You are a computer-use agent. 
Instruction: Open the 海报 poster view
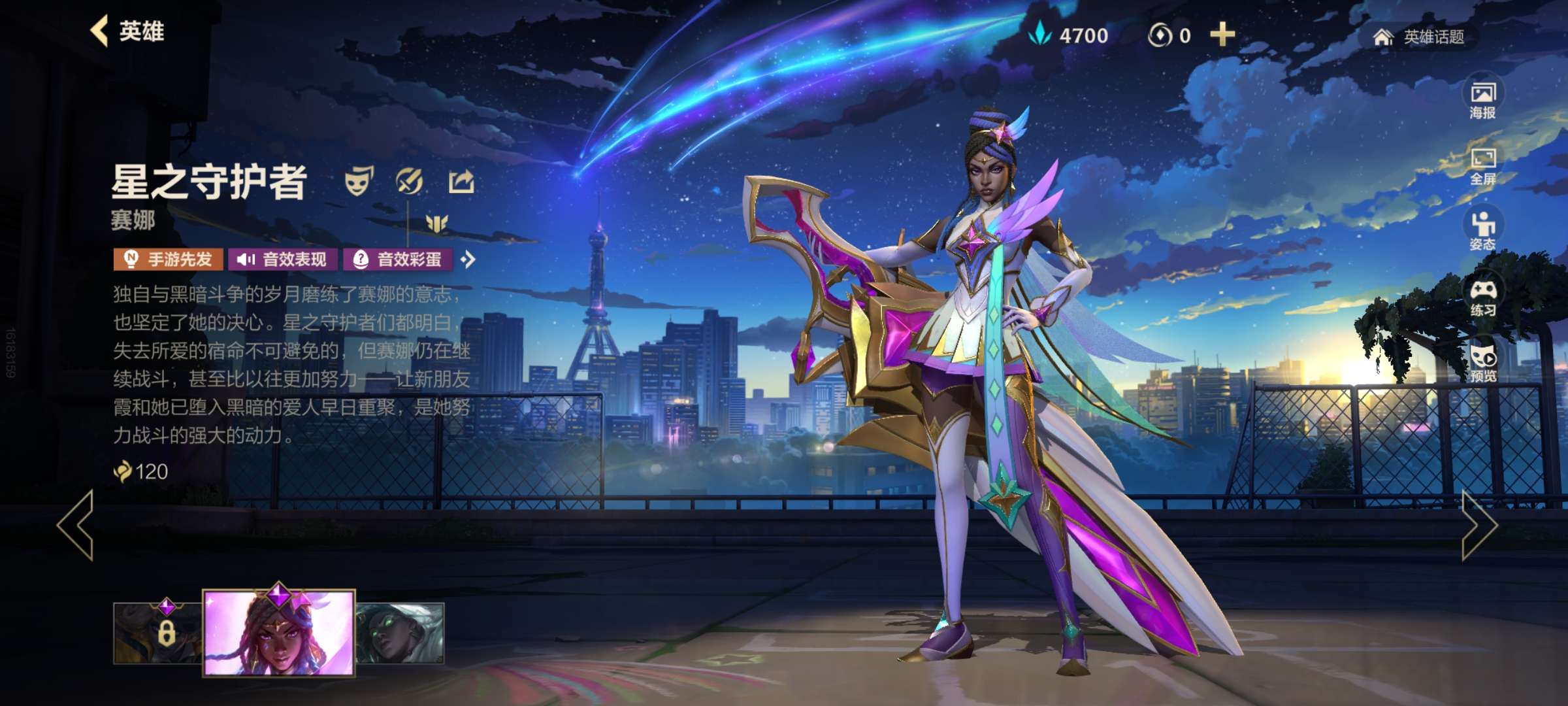point(1482,100)
